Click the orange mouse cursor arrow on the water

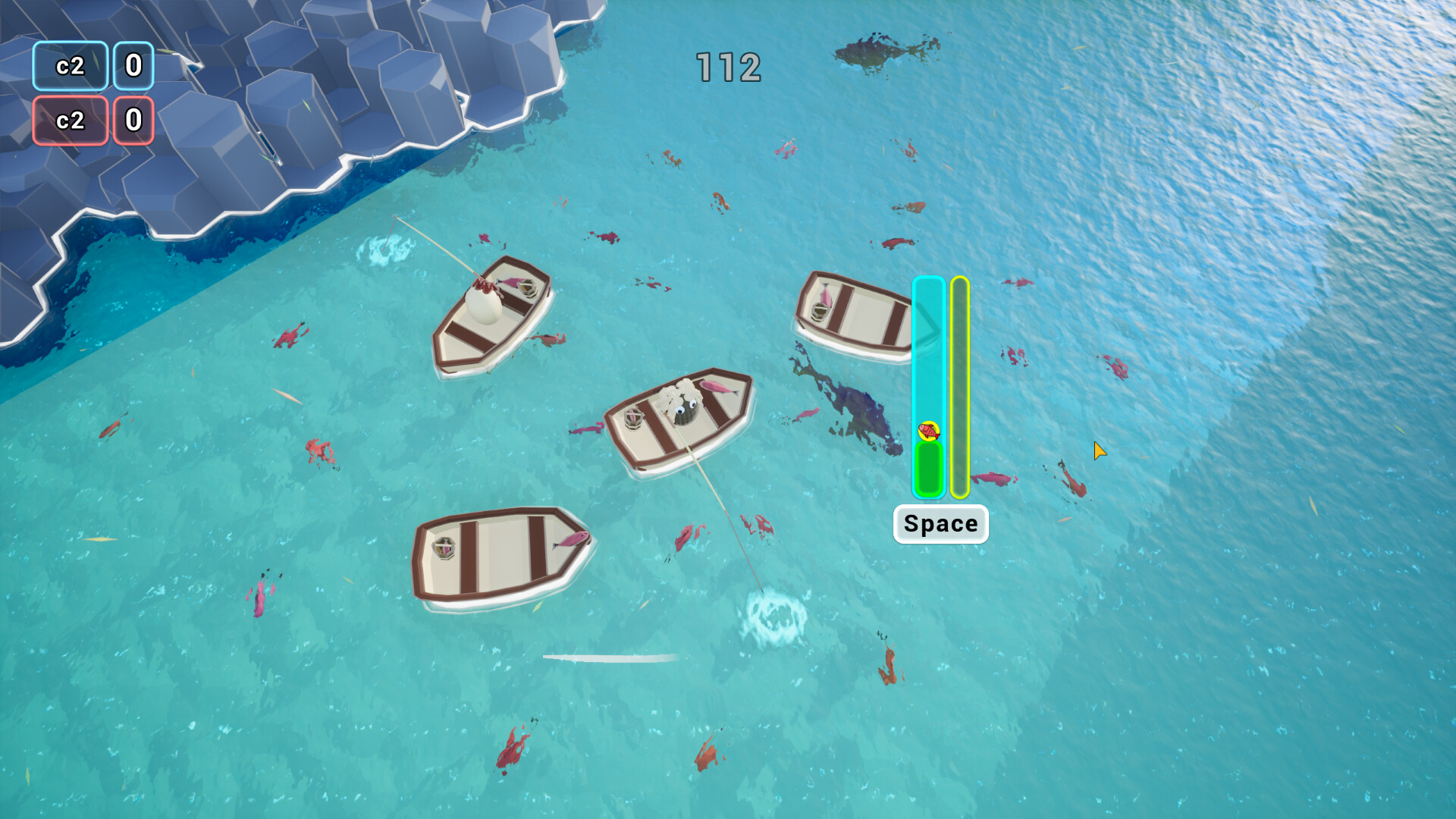click(1099, 450)
